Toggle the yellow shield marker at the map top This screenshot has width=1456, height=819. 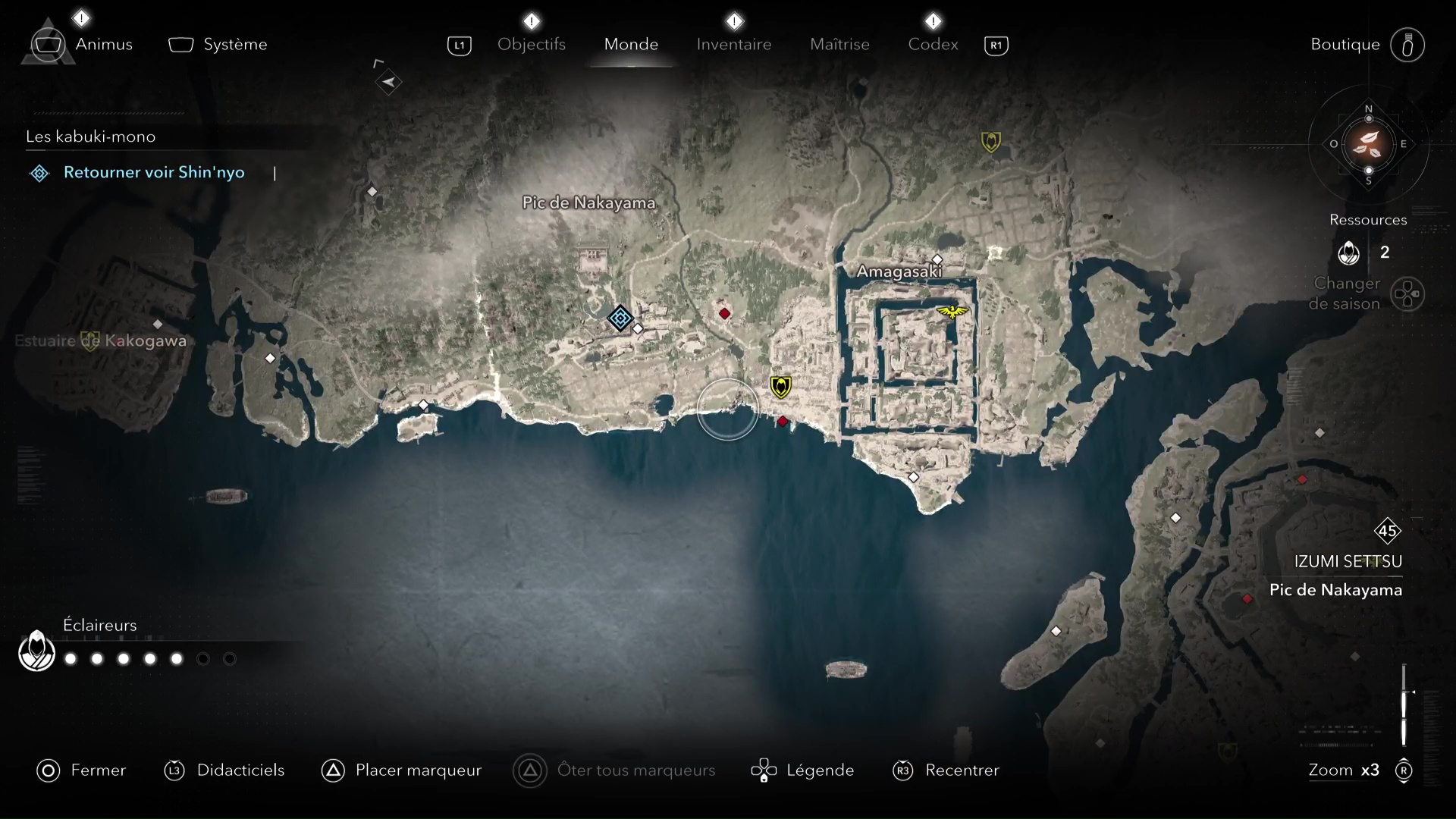(991, 141)
